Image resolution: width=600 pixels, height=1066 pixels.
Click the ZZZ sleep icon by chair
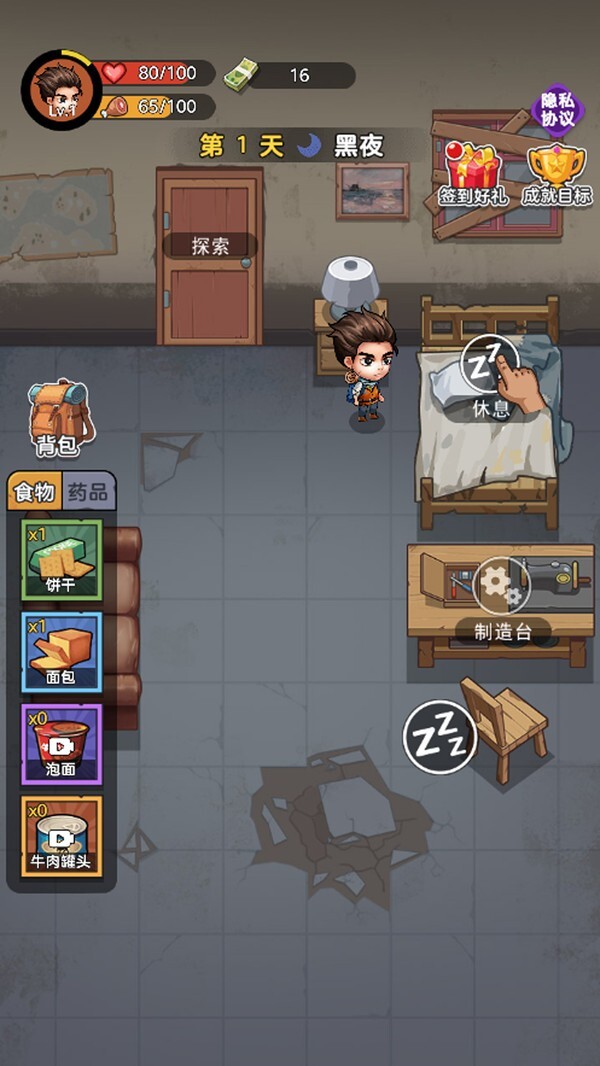tap(439, 736)
